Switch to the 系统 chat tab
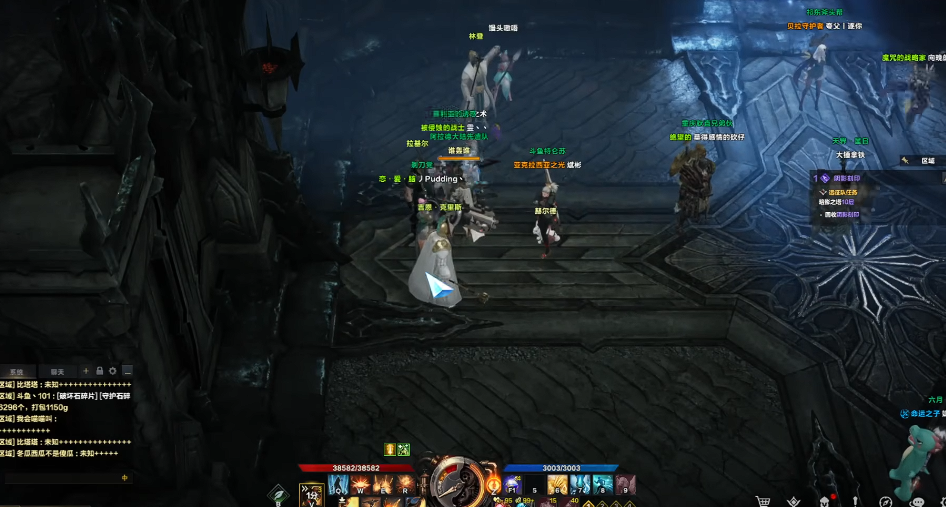Screen dimensions: 946x507 point(17,370)
